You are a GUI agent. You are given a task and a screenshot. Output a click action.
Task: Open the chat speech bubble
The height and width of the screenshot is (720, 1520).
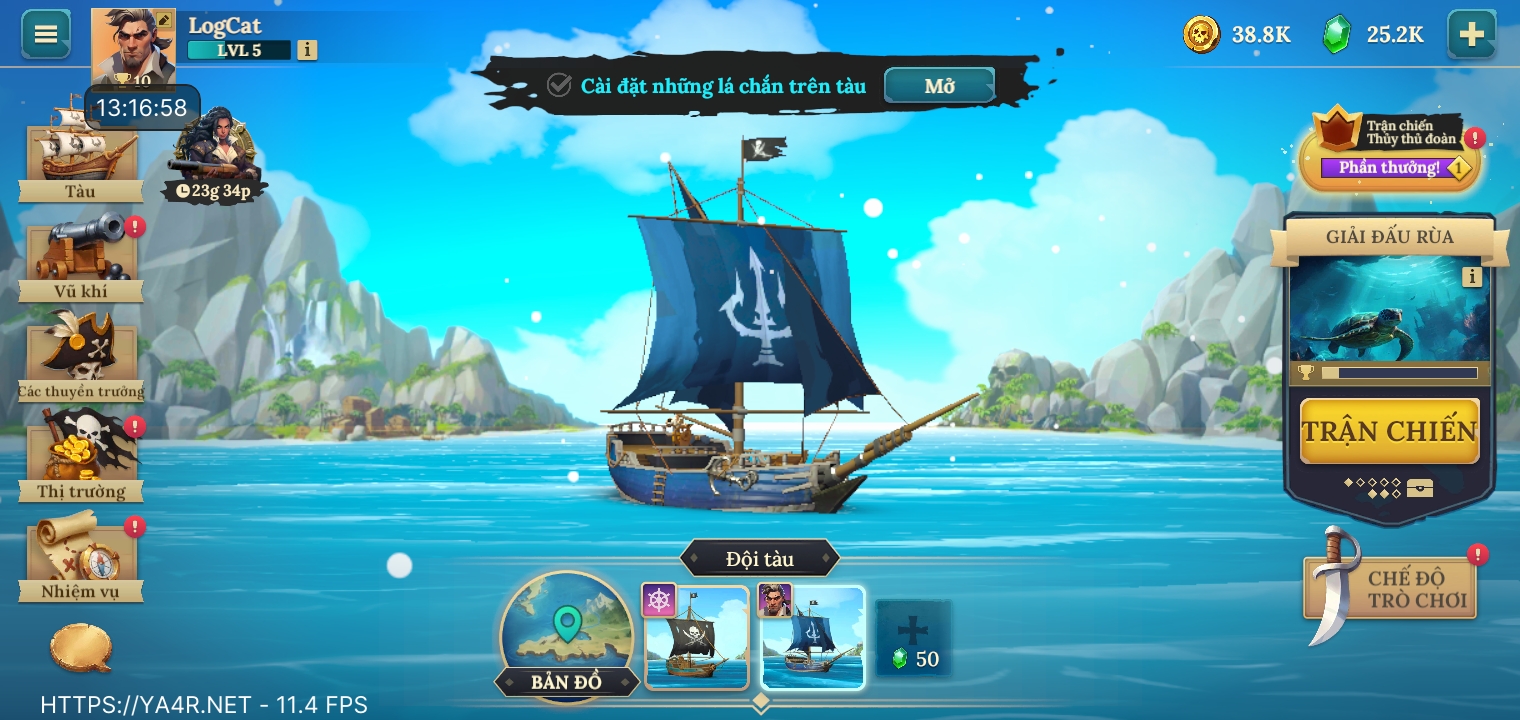pos(81,649)
